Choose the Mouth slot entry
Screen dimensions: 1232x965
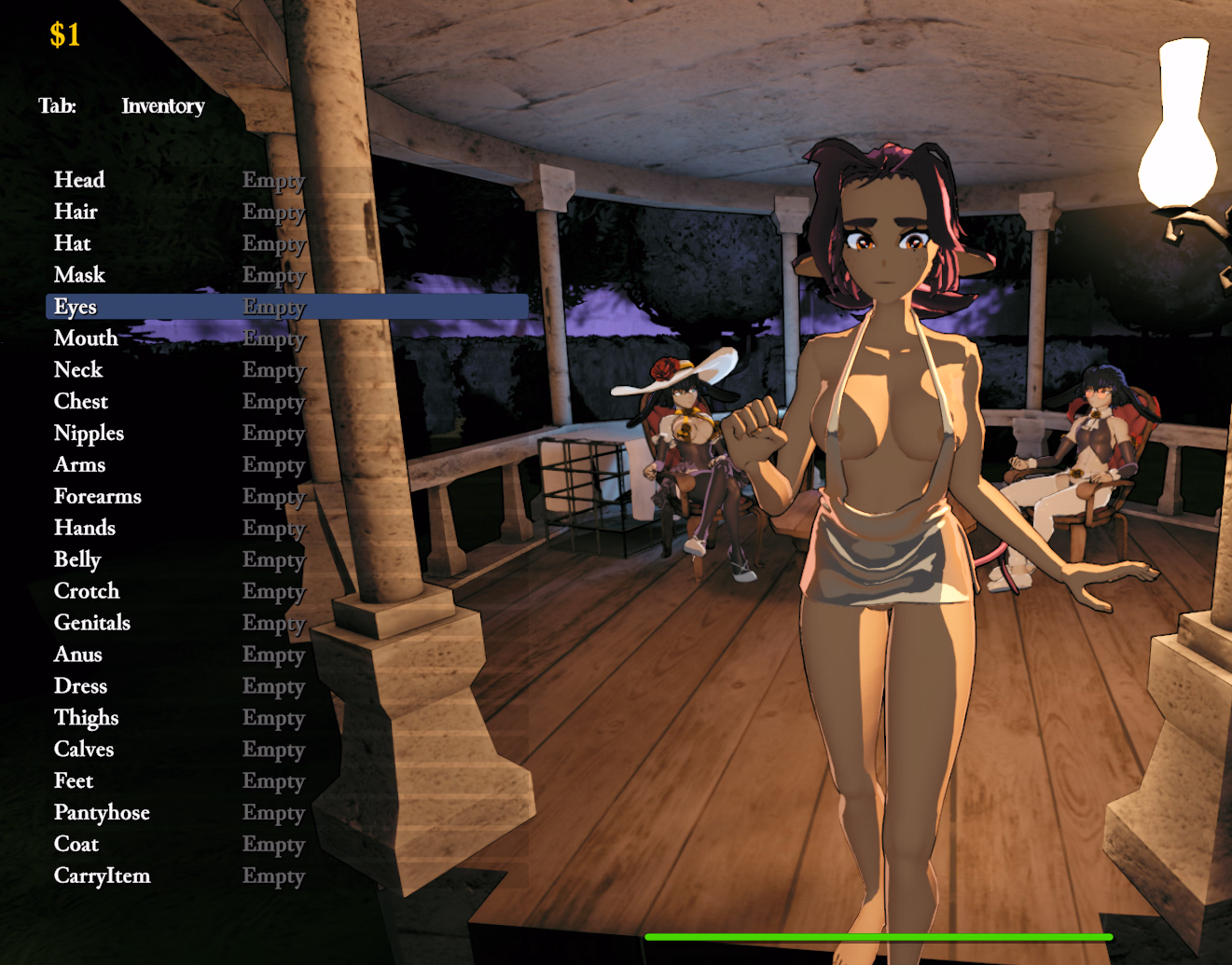click(86, 338)
